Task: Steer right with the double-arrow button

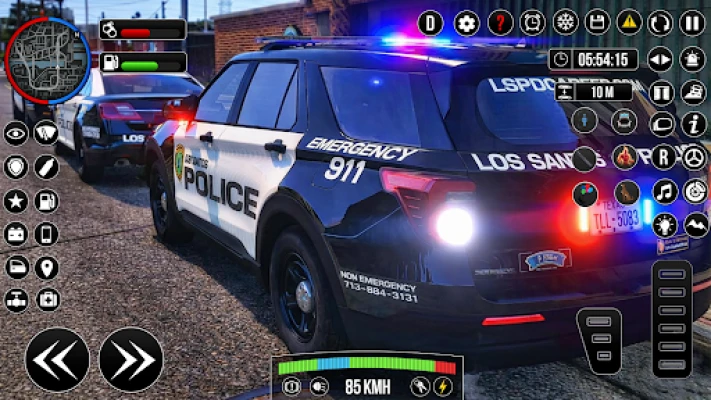Action: coord(131,359)
